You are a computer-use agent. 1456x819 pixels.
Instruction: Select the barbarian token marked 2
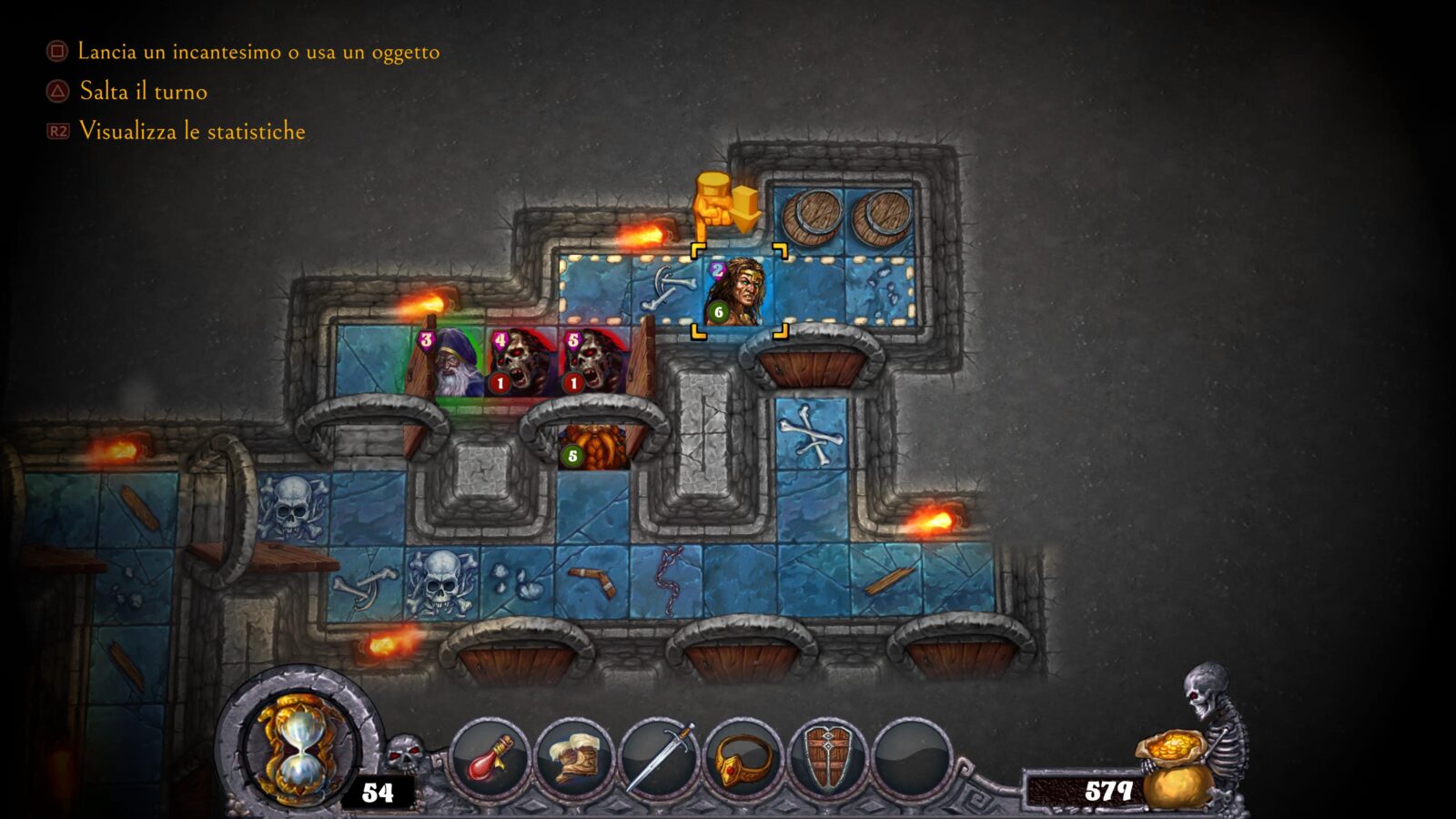[738, 292]
